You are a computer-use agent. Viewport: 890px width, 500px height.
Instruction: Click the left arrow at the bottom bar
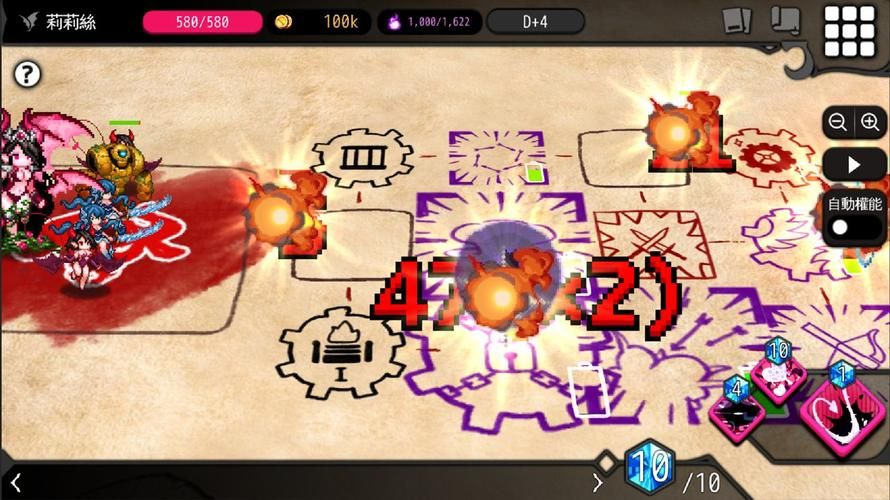(16, 483)
